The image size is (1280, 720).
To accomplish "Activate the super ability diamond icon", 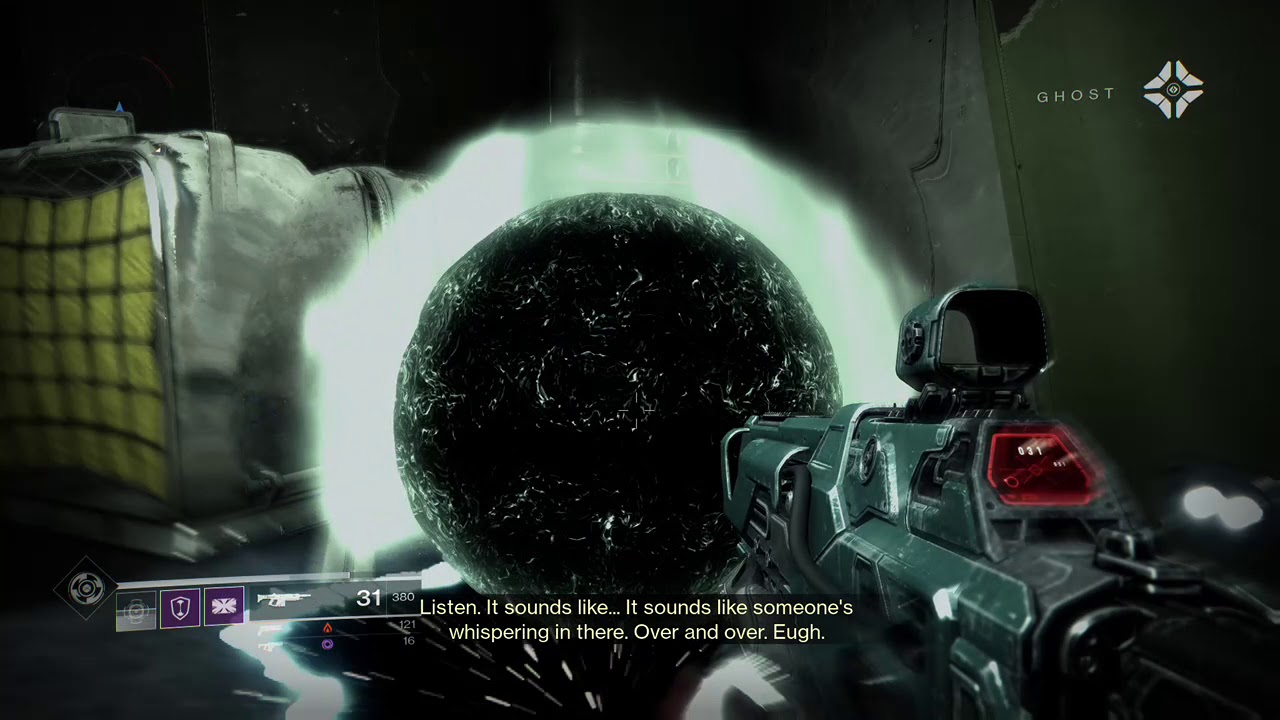I will pyautogui.click(x=85, y=588).
